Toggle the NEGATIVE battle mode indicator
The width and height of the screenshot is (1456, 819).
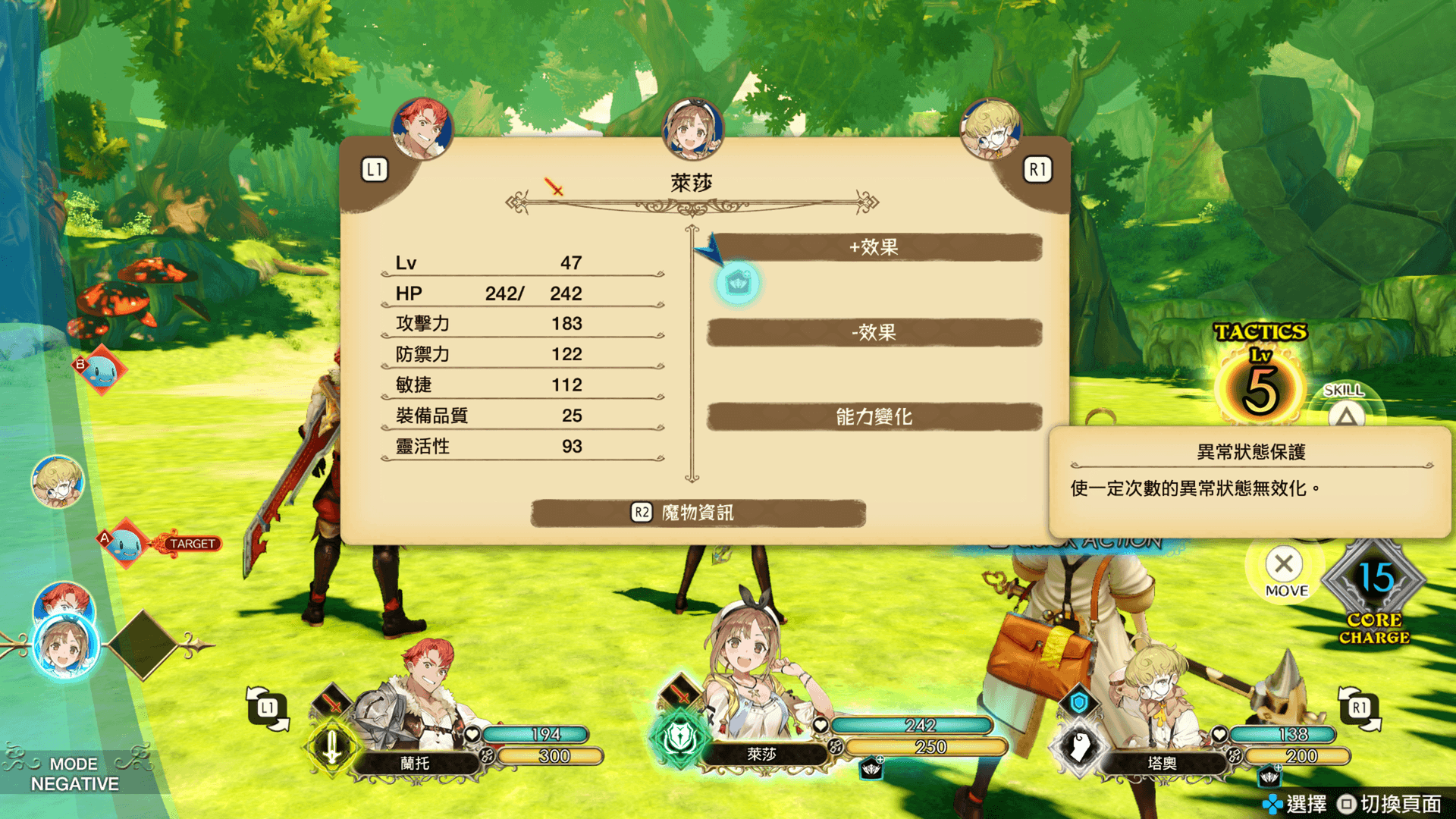(x=74, y=774)
